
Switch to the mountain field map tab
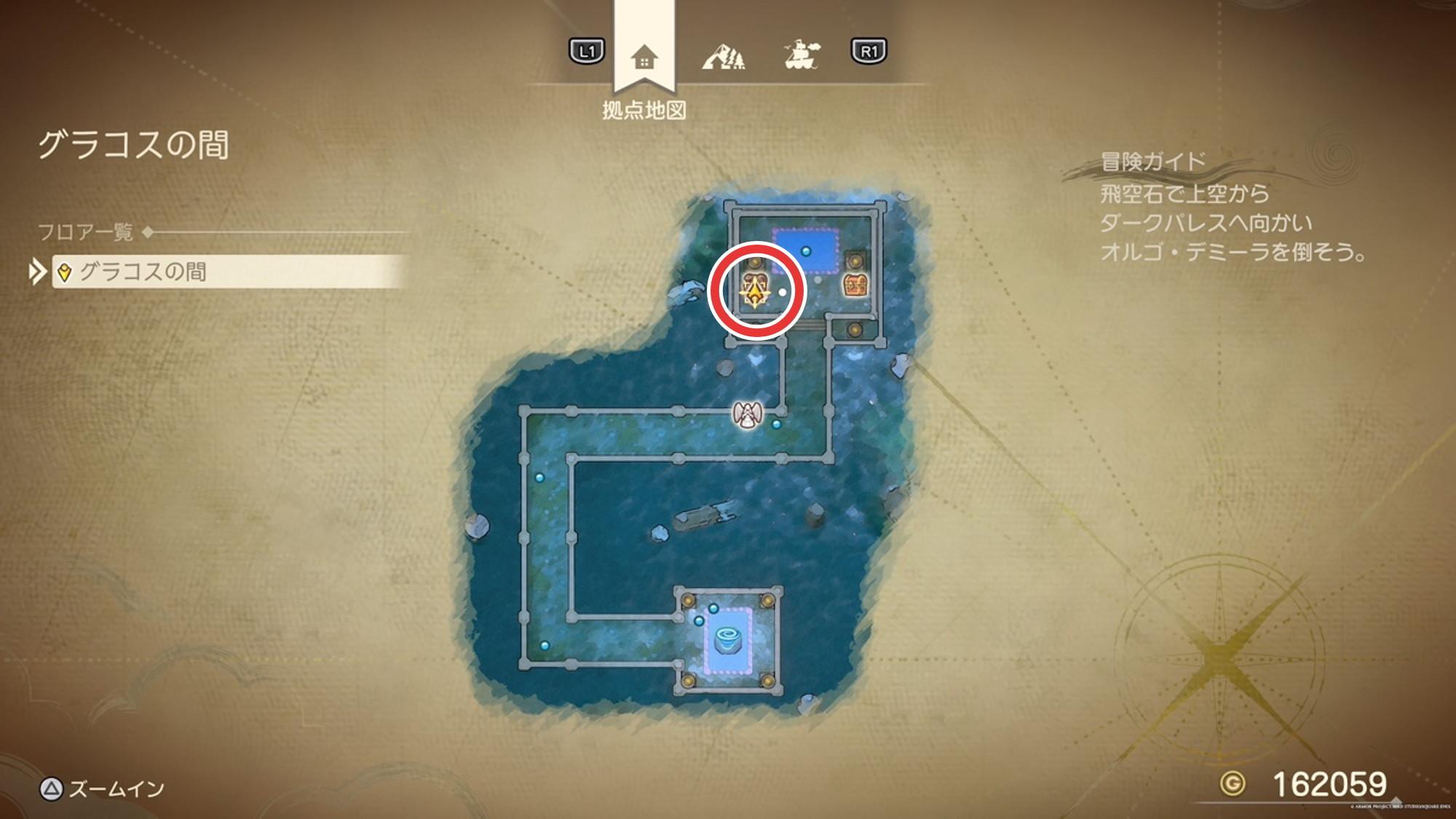(x=723, y=55)
